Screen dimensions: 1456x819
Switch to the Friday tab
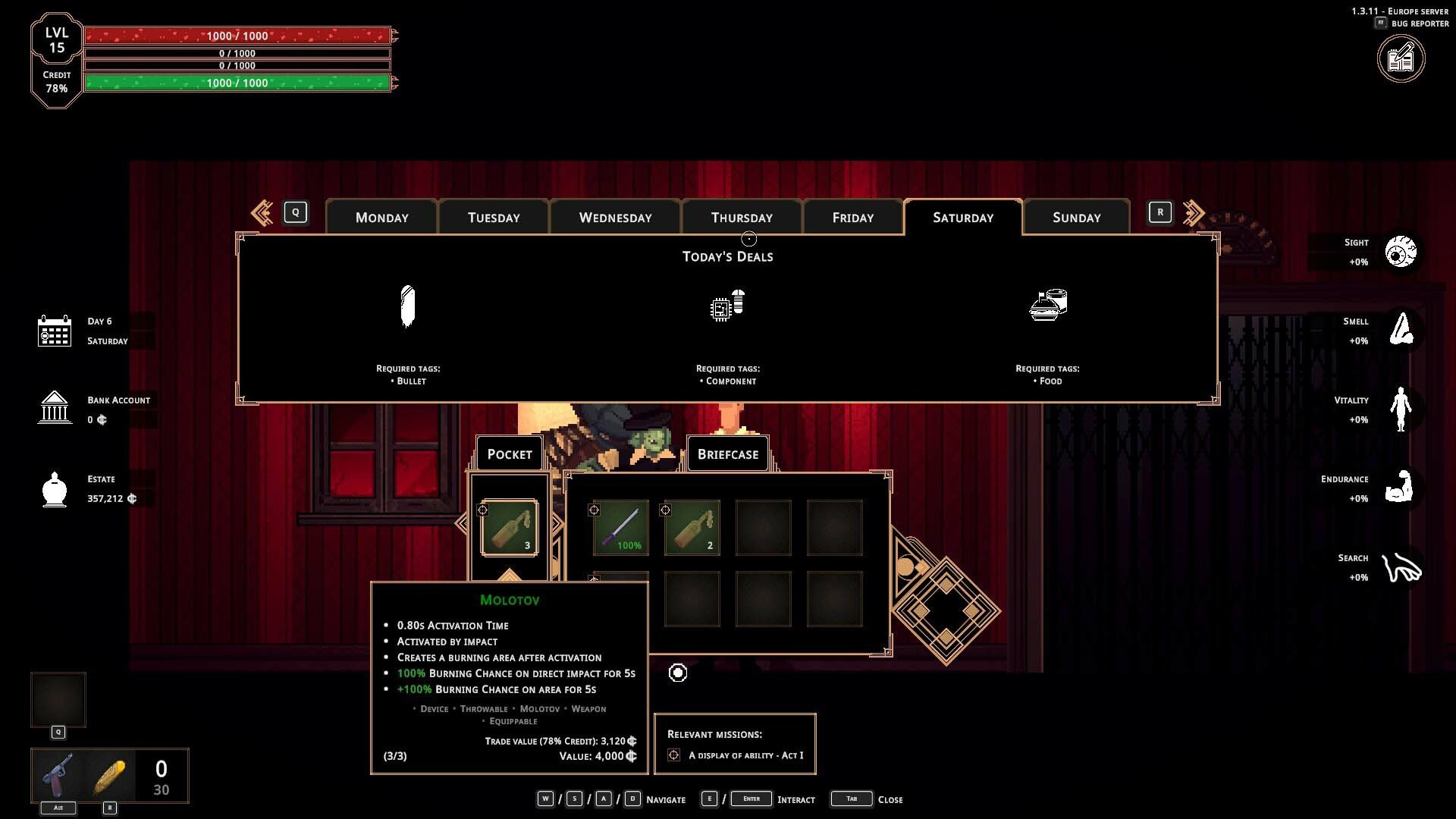[853, 218]
